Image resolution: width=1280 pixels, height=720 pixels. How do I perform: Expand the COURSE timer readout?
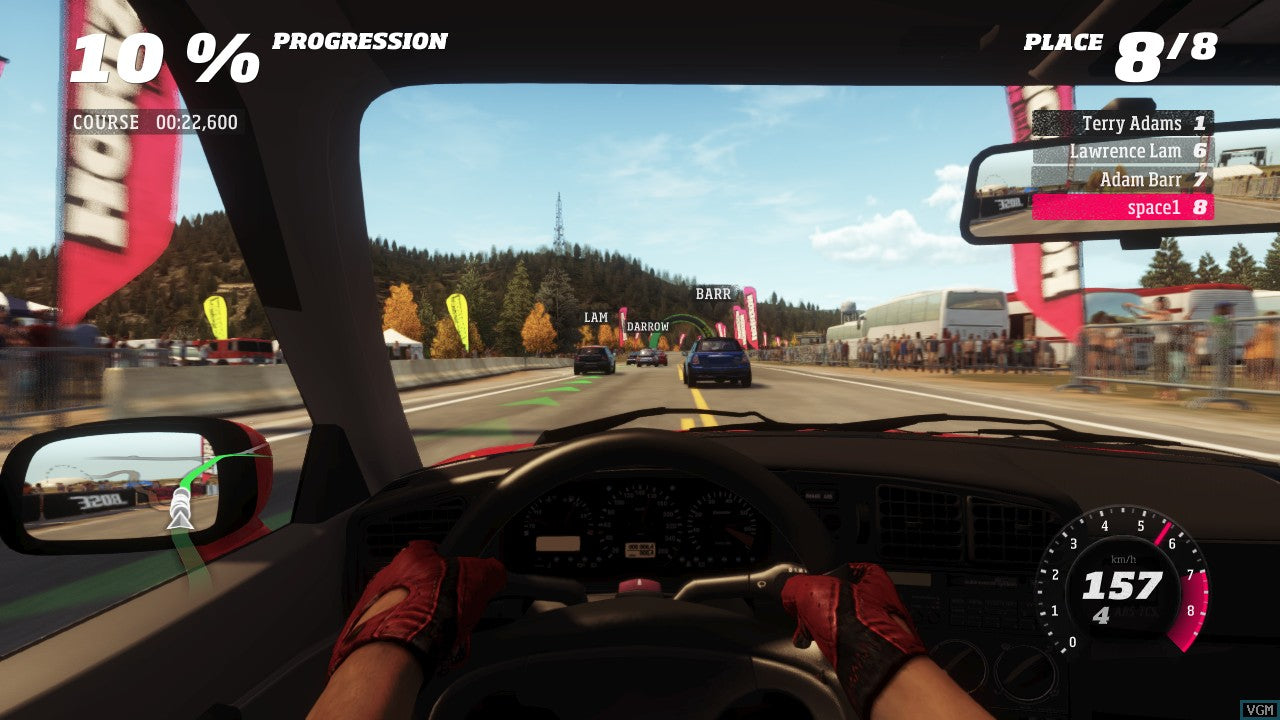155,122
